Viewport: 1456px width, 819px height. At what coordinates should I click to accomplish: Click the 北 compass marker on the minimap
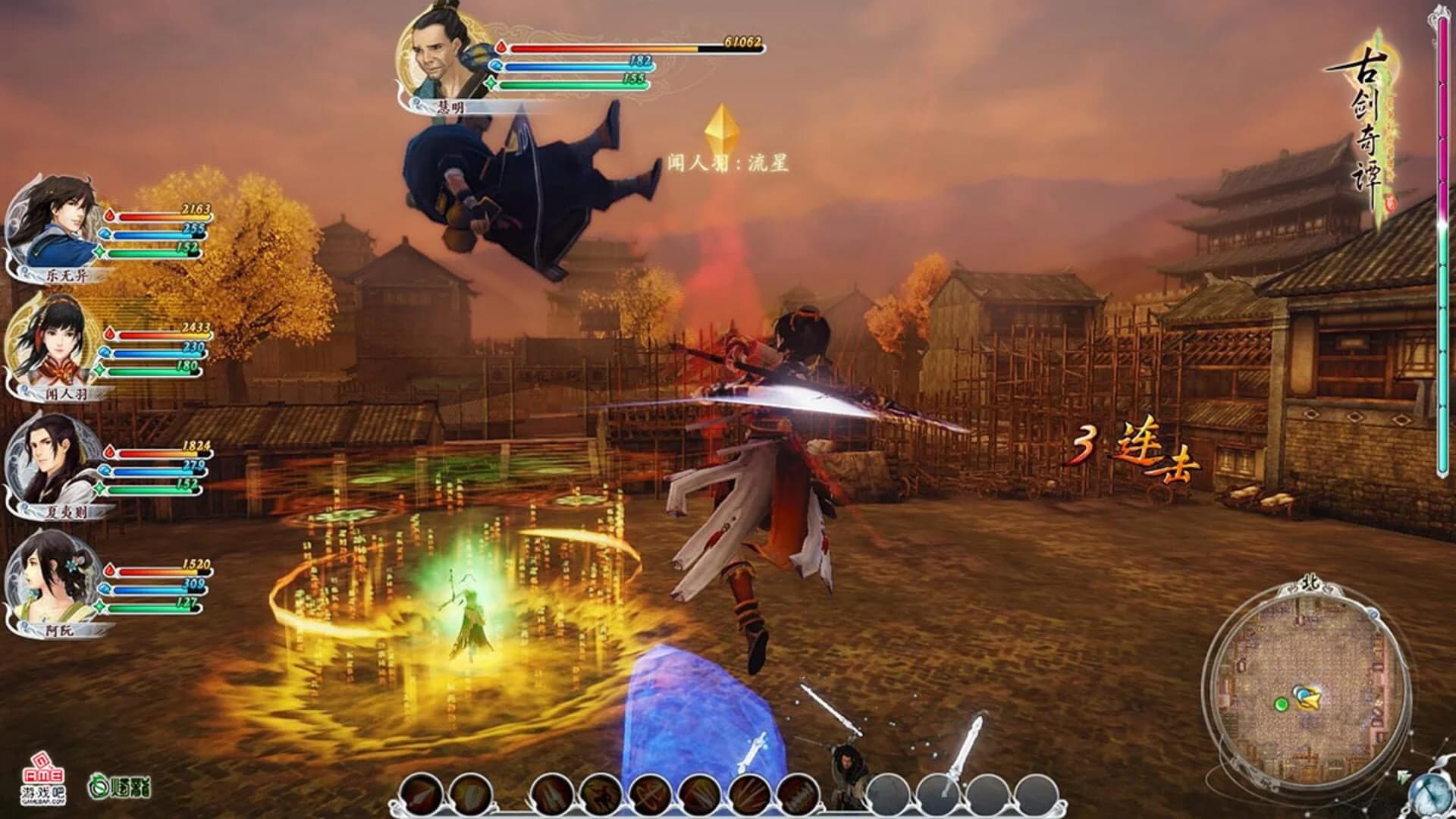tap(1310, 582)
